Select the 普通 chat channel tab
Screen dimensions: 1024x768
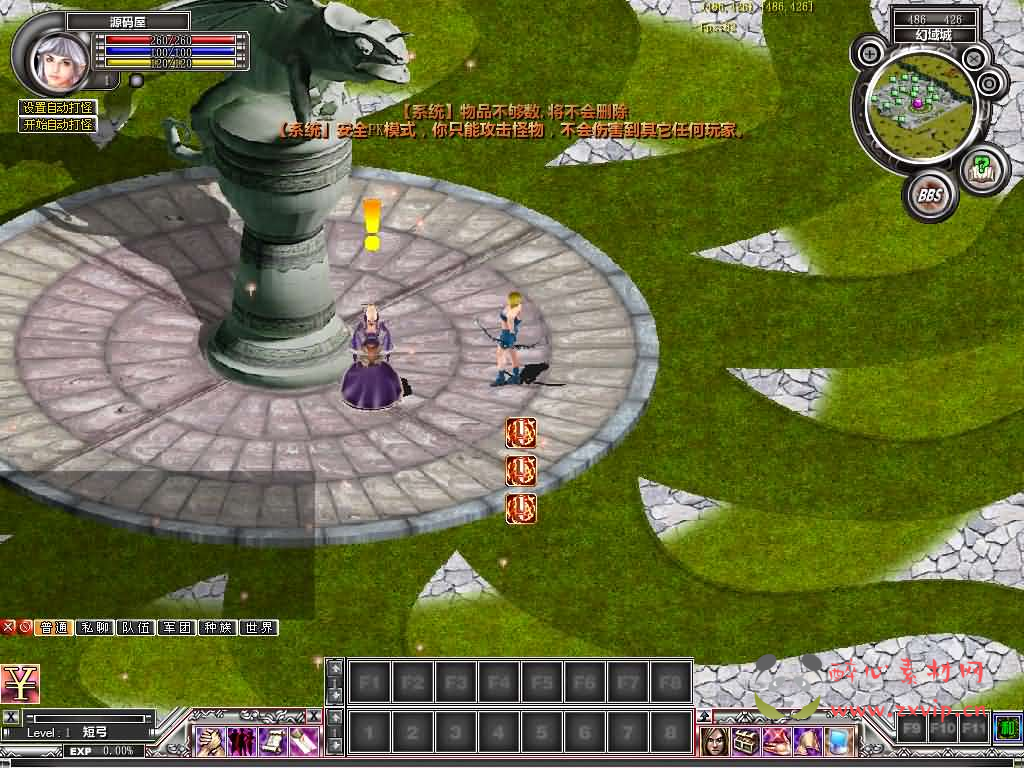coord(54,628)
